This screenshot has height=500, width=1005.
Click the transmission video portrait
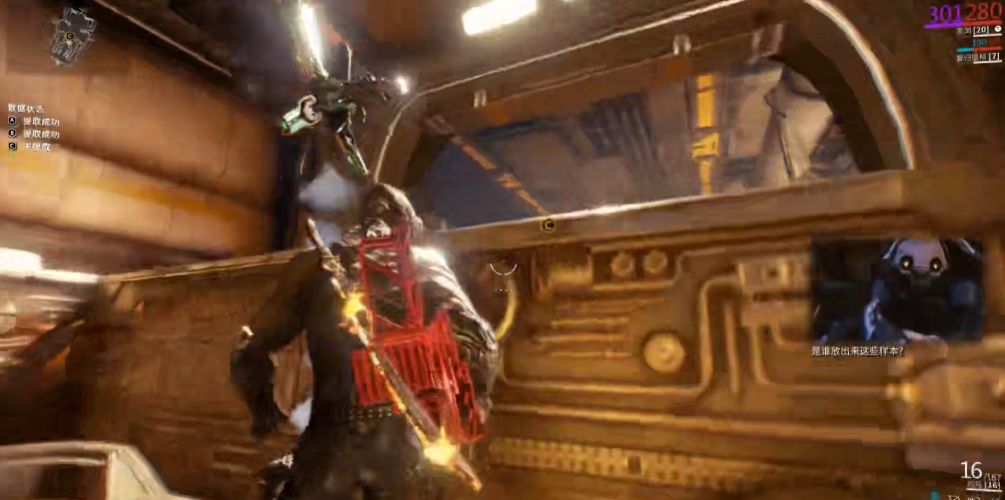pos(896,289)
